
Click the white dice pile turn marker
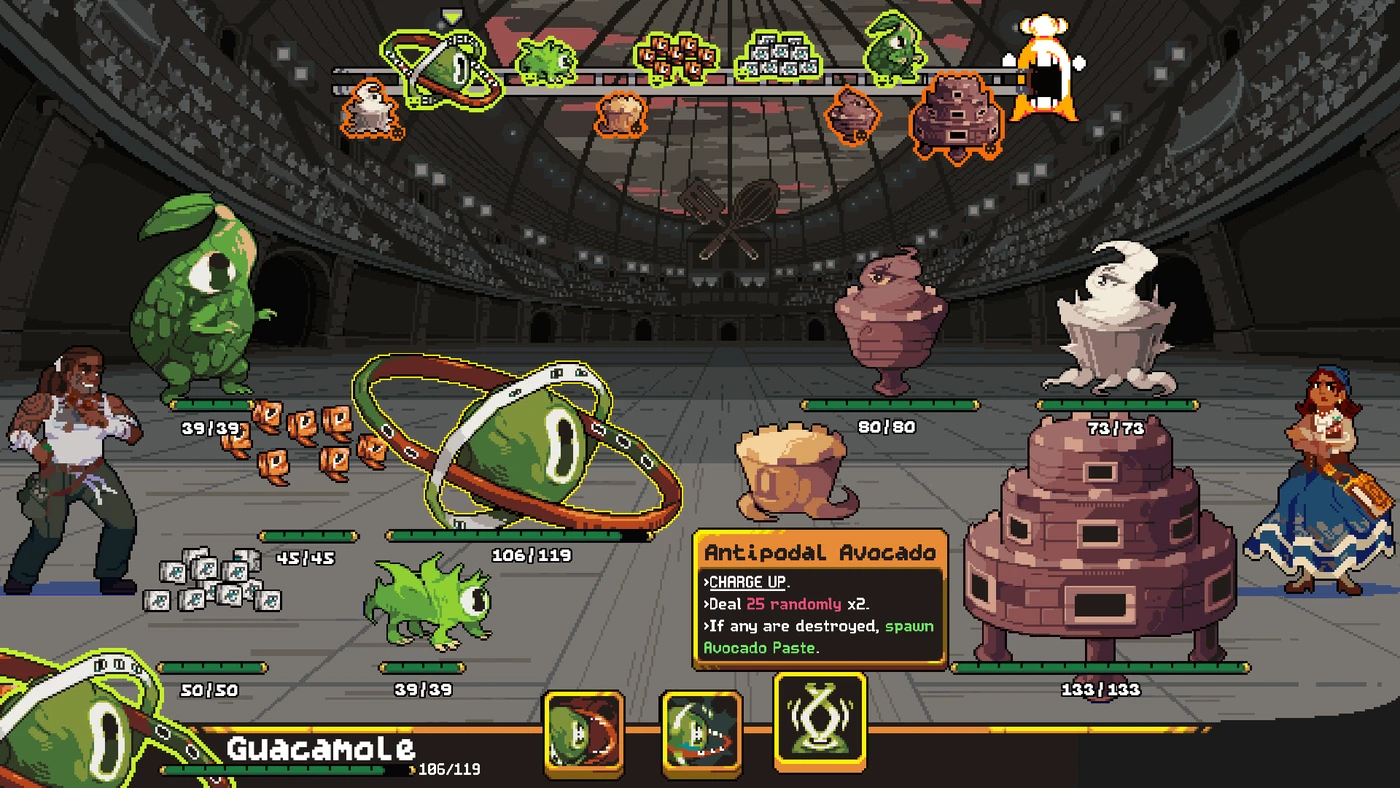(x=777, y=56)
